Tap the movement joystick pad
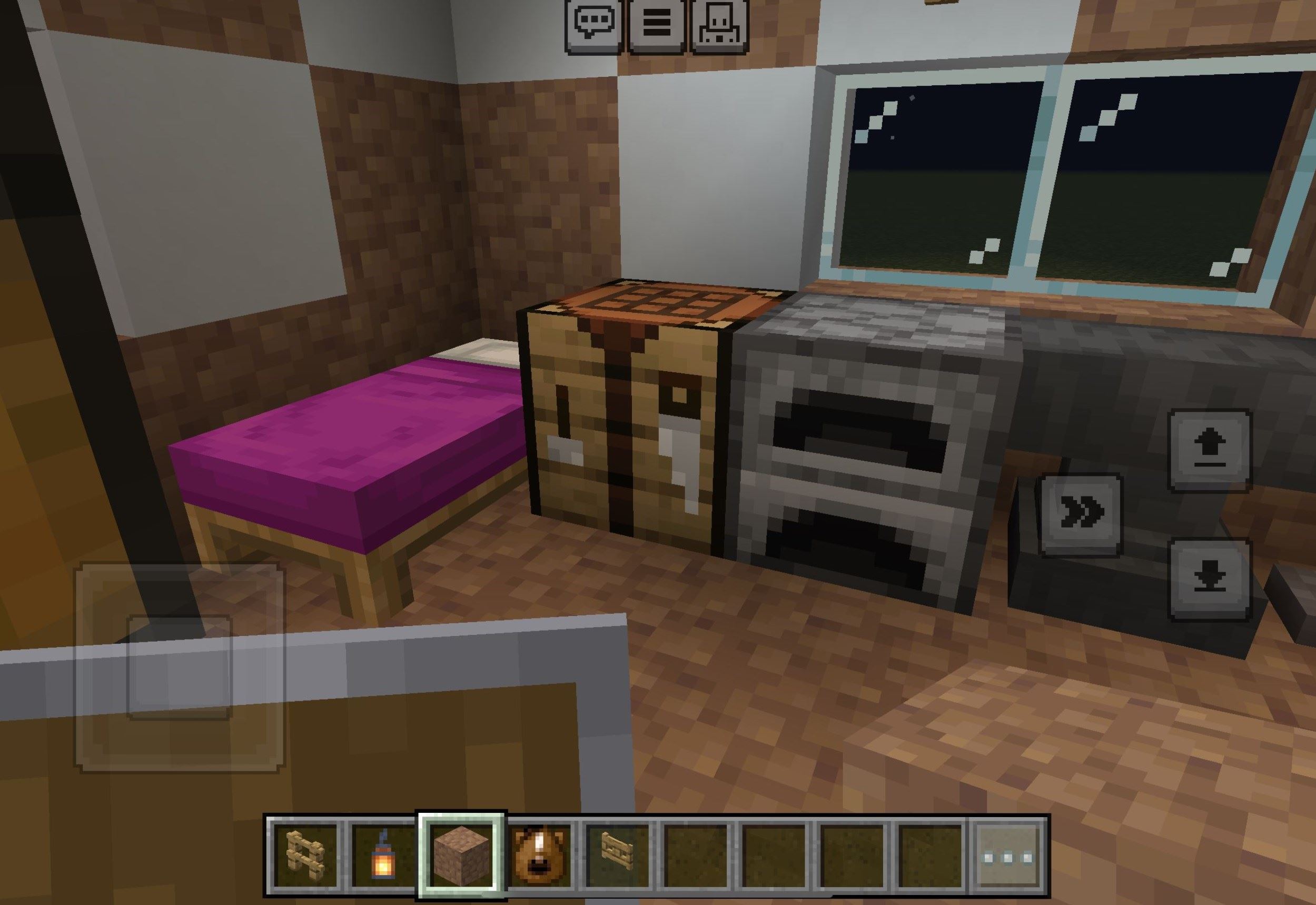1316x905 pixels. tap(179, 667)
